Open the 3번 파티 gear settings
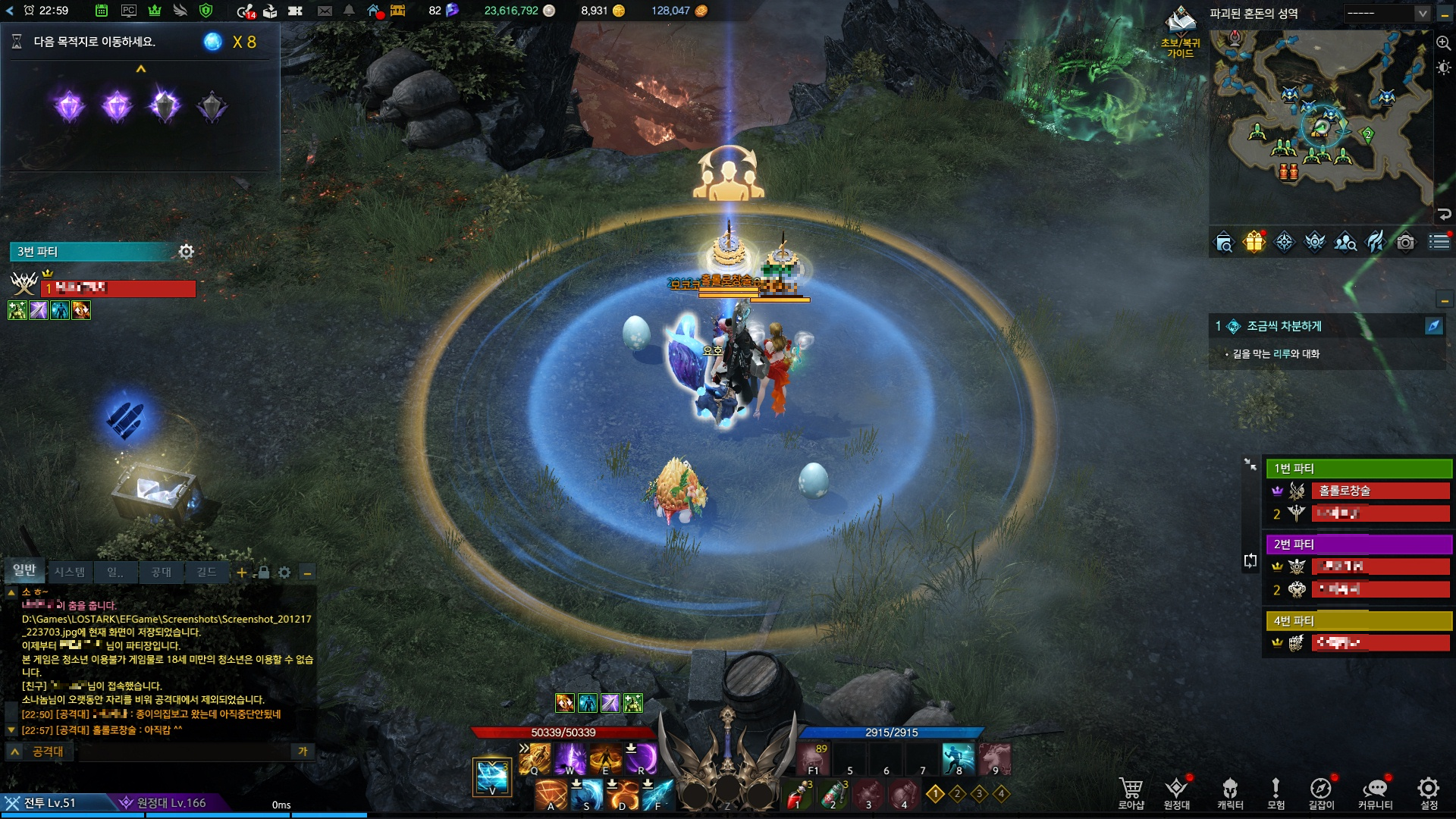The image size is (1456, 819). pyautogui.click(x=187, y=251)
